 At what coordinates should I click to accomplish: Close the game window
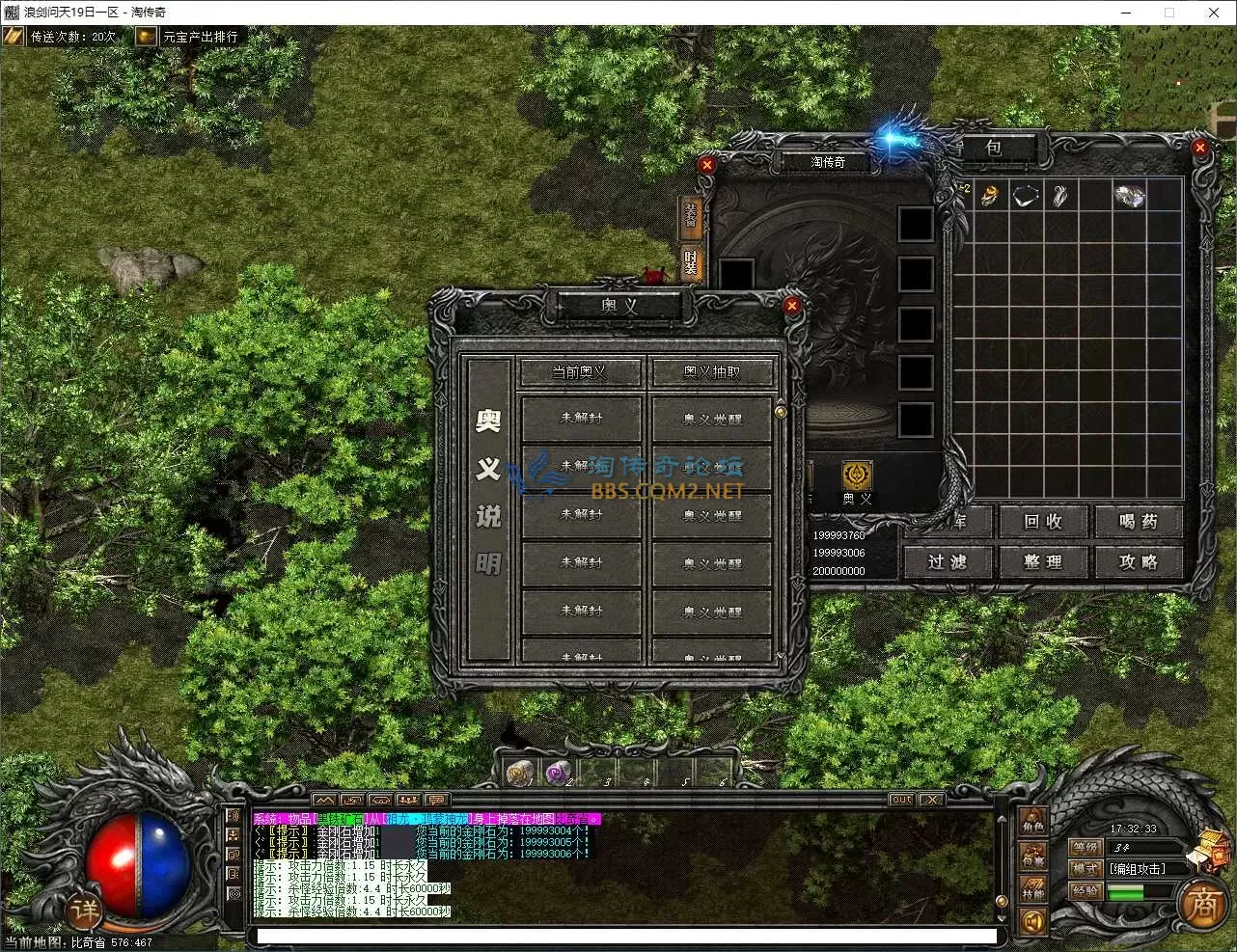click(x=1214, y=13)
